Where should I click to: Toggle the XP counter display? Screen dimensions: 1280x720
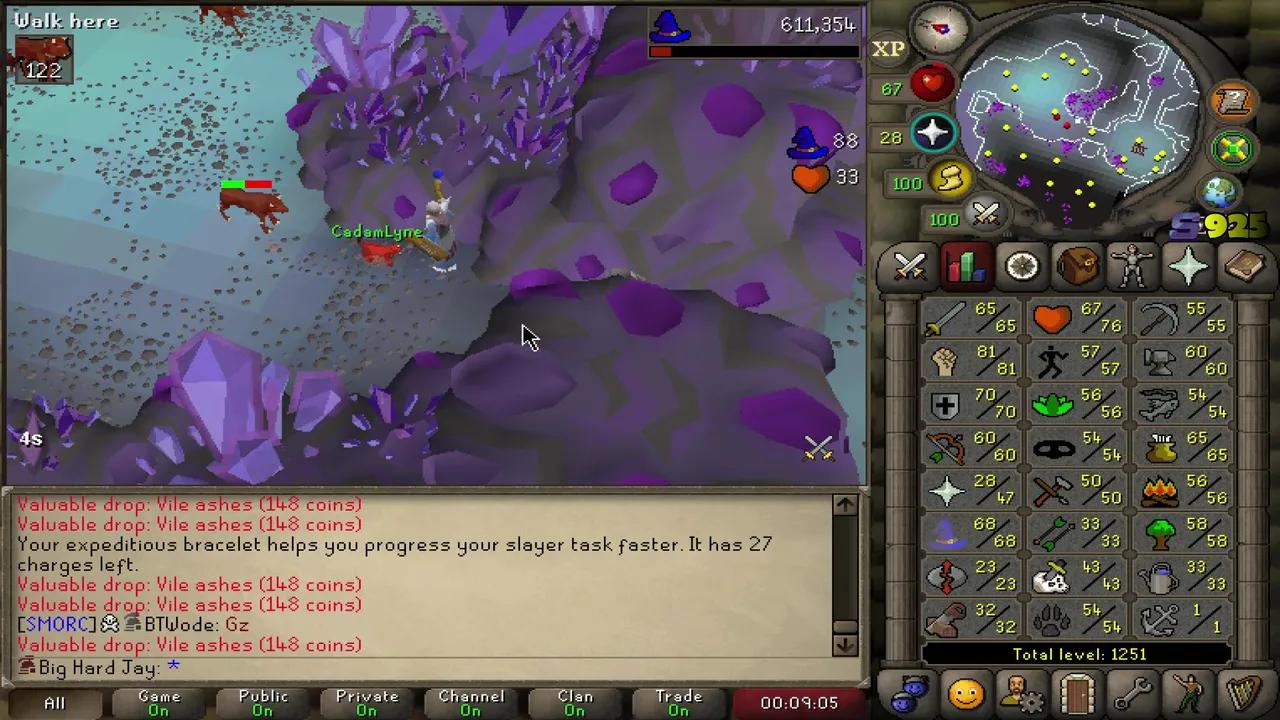click(888, 49)
